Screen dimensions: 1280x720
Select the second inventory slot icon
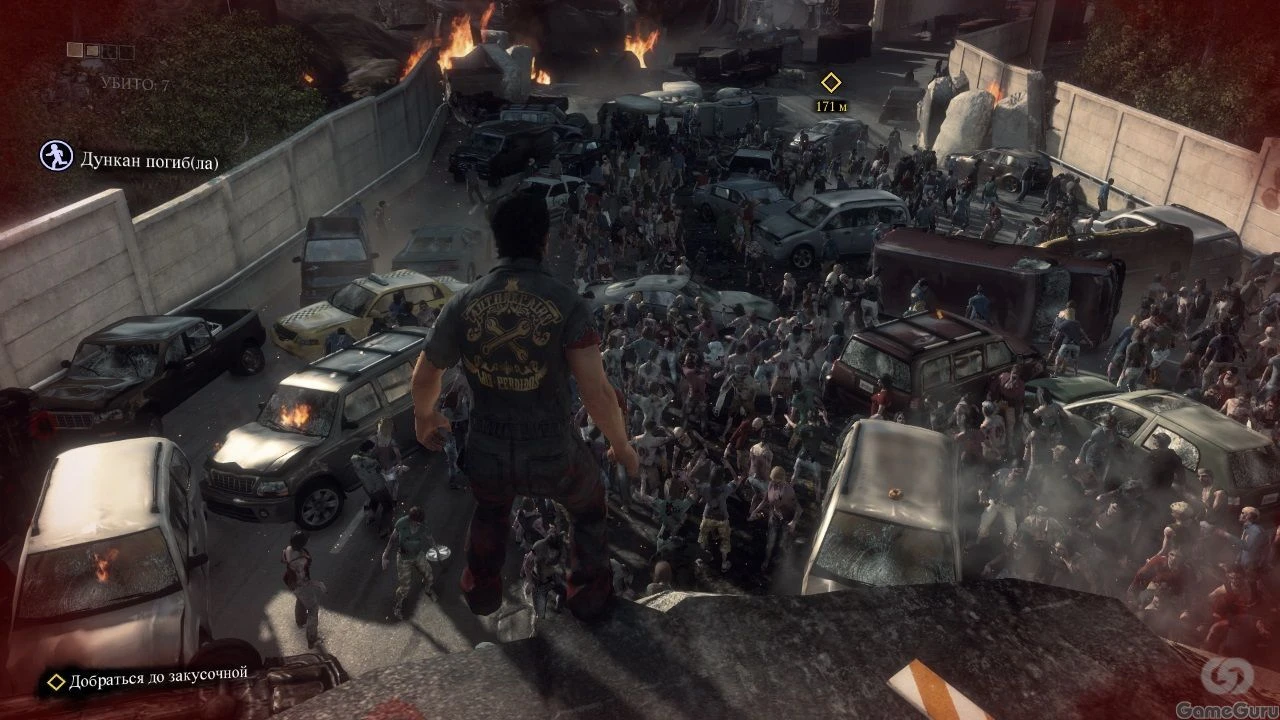92,51
